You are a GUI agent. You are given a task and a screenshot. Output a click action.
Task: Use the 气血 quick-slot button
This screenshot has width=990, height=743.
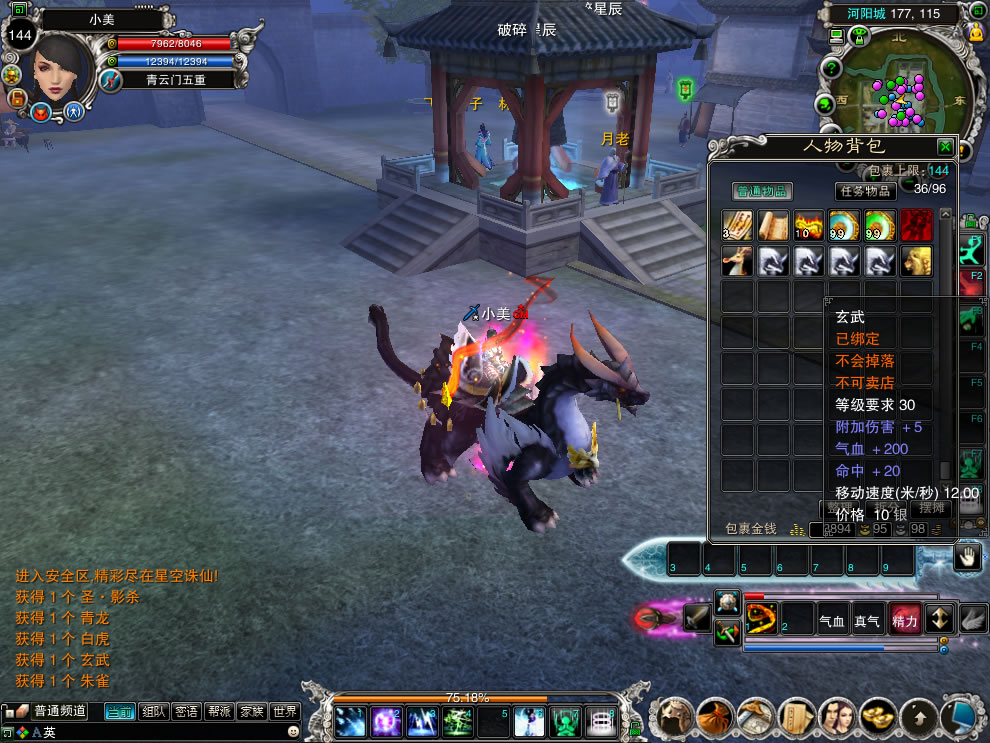[832, 620]
